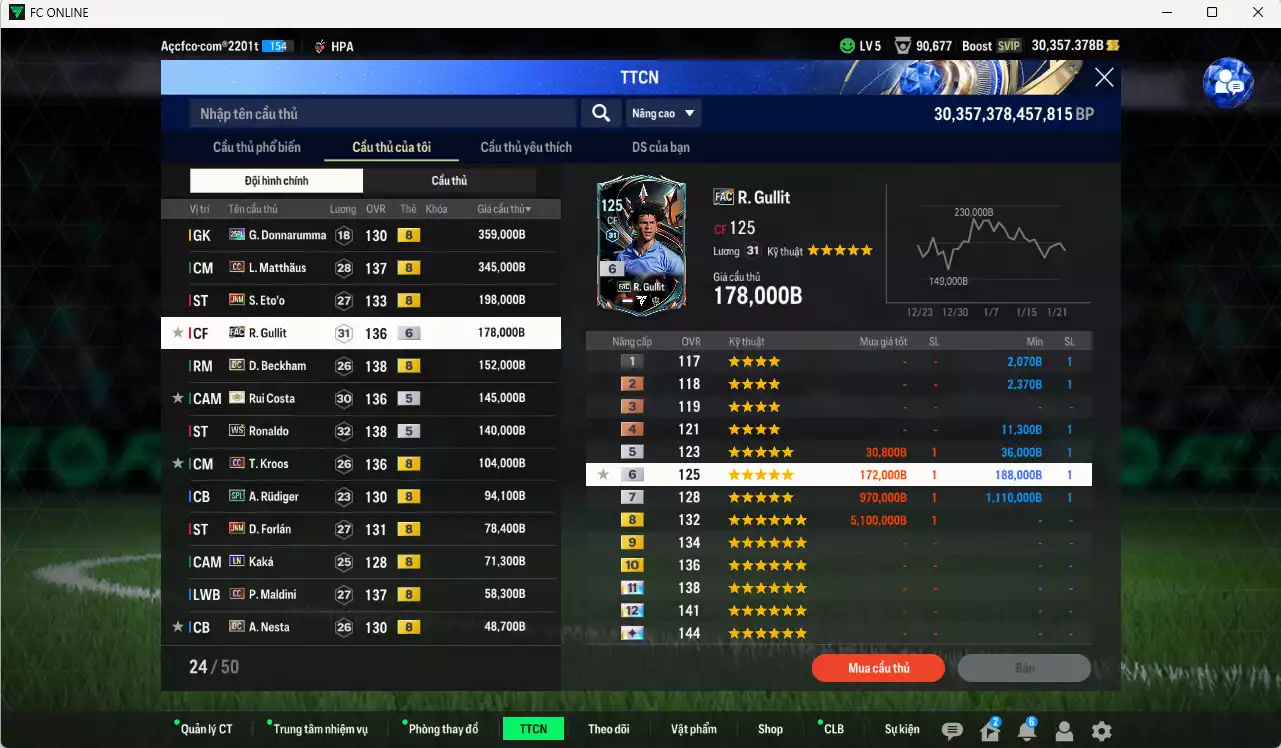1281x748 pixels.
Task: Open the Nâng cao filter dropdown
Action: 662,113
